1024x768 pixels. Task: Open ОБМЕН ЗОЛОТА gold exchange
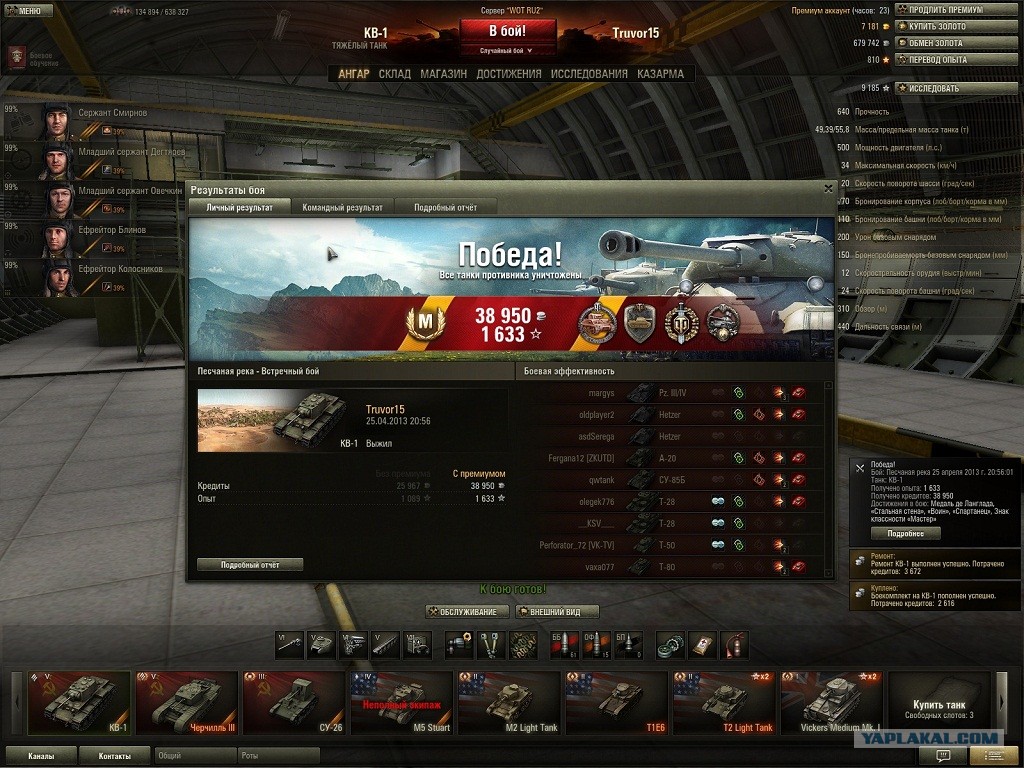click(x=955, y=43)
